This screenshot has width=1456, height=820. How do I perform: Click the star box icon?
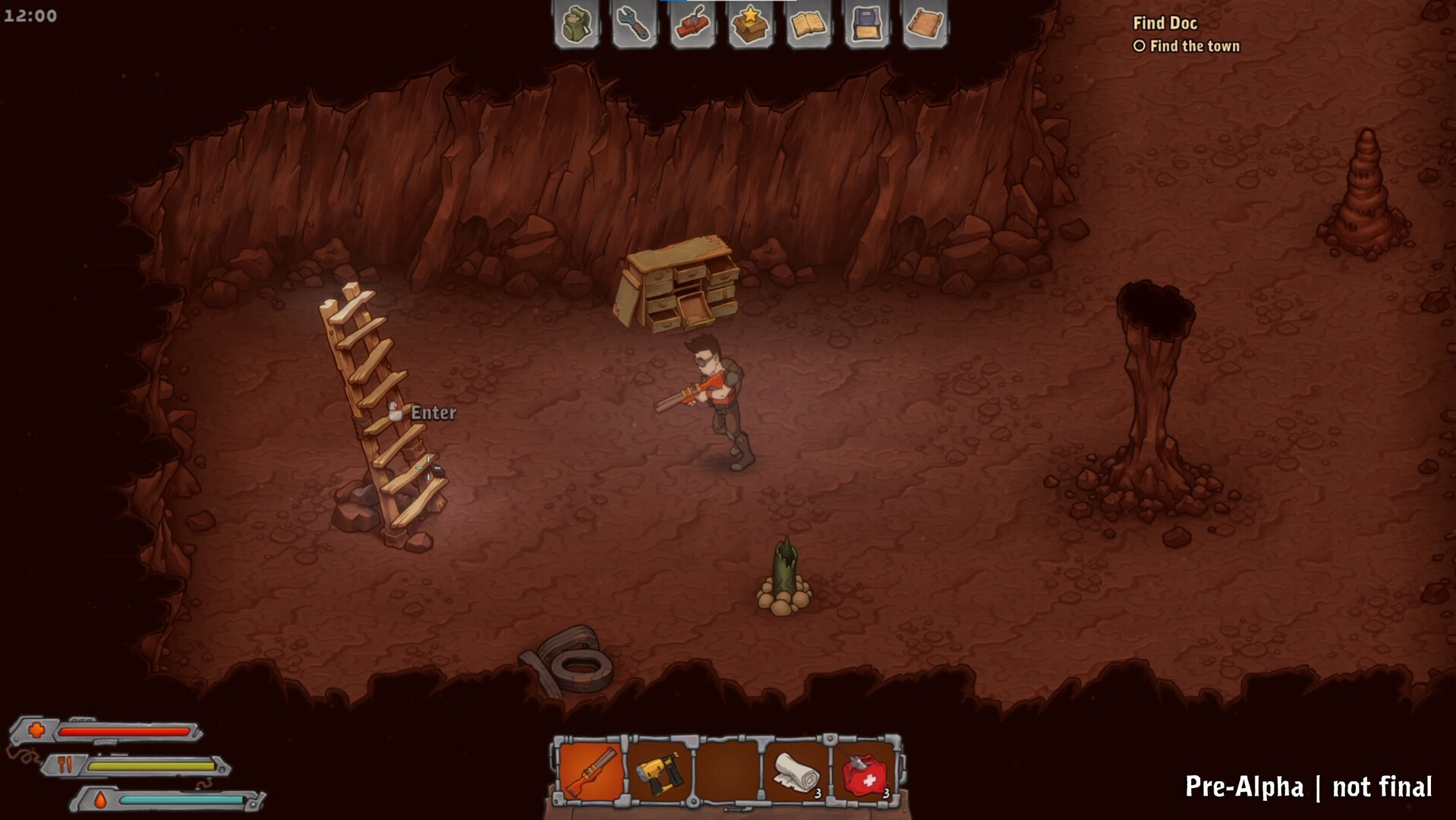tap(750, 24)
